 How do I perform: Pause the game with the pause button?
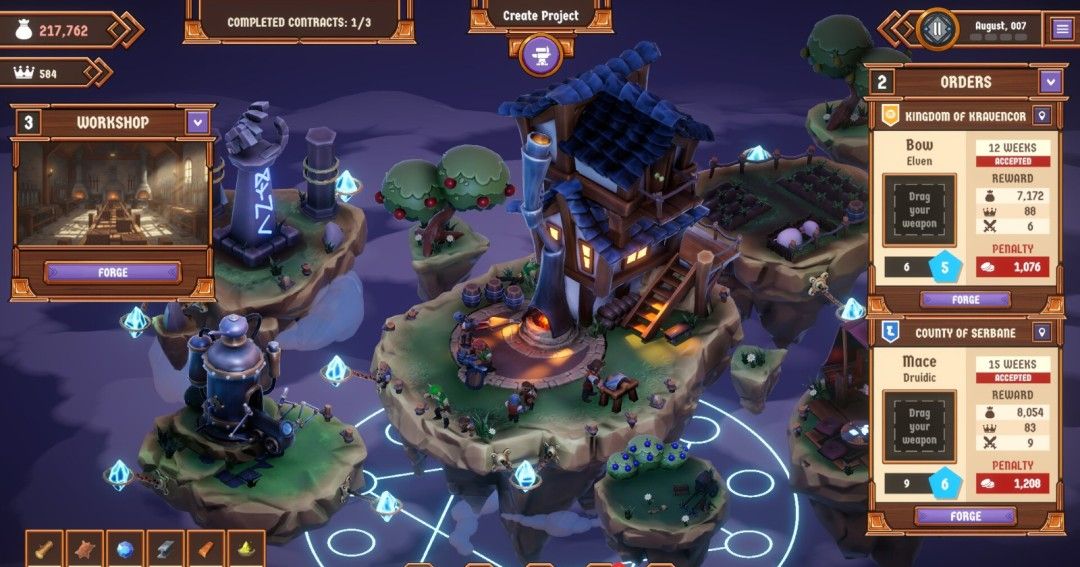[937, 29]
